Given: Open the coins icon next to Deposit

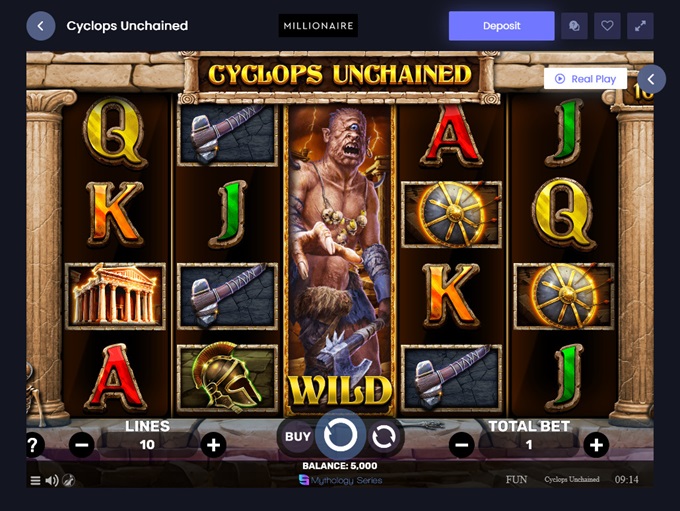Looking at the screenshot, I should [x=574, y=26].
